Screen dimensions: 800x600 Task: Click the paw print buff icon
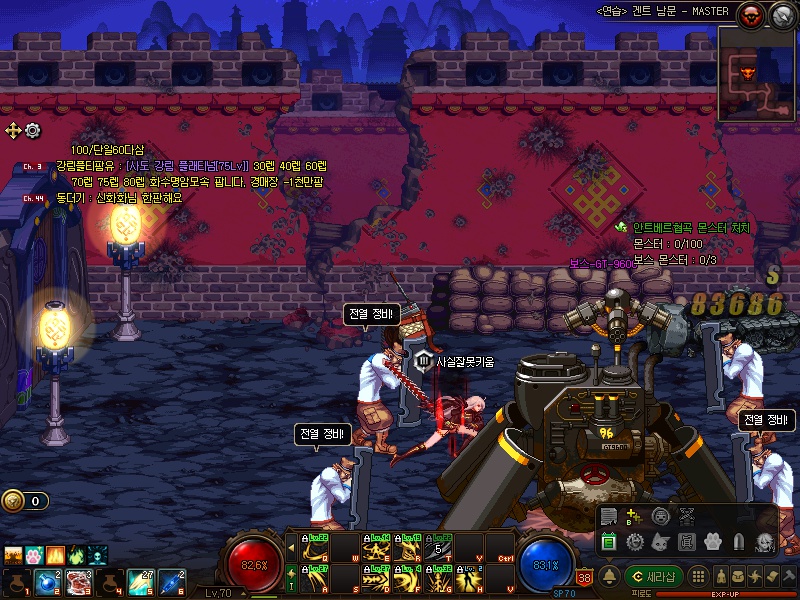pyautogui.click(x=33, y=554)
